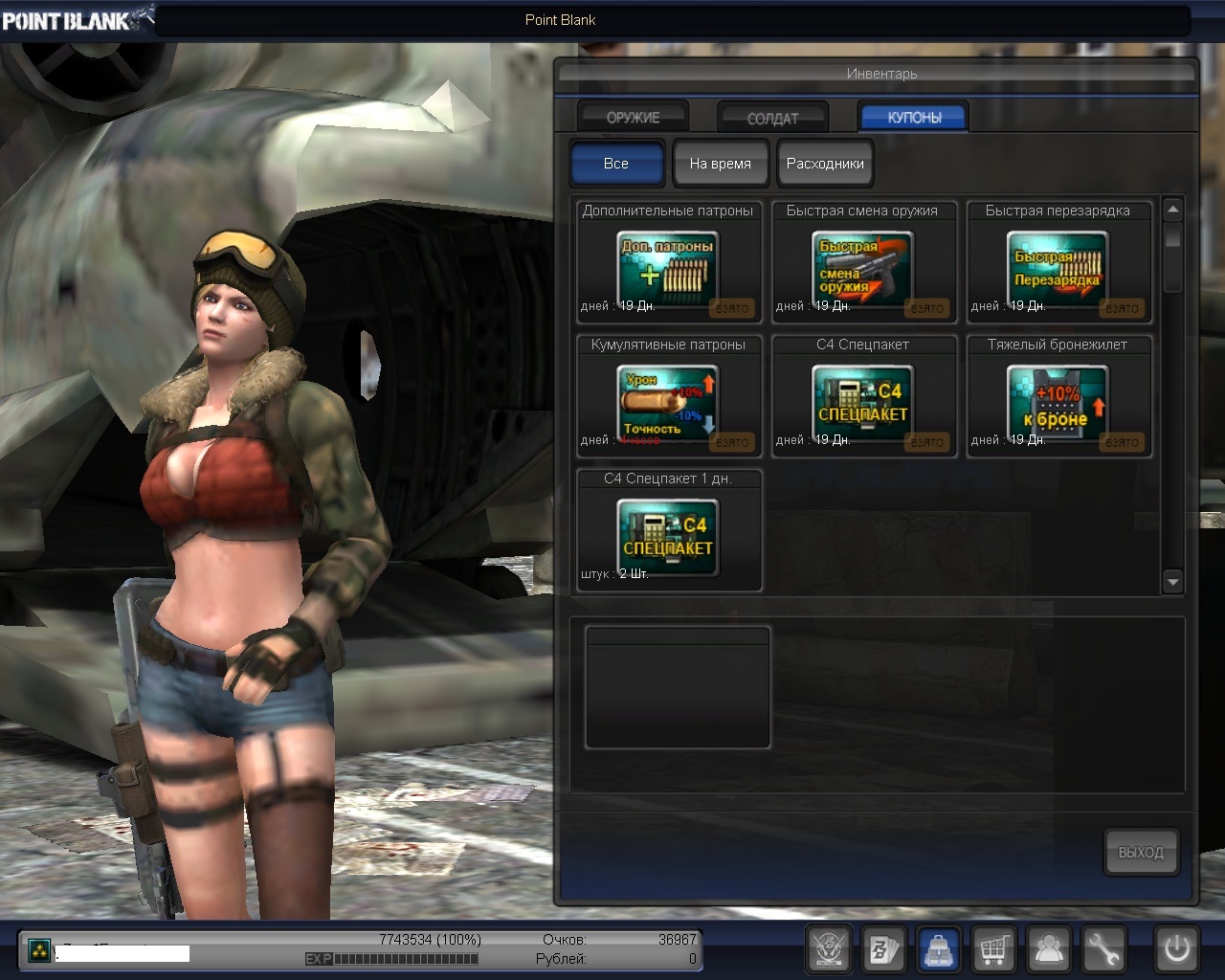This screenshot has width=1225, height=980.
Task: Select the Тяжелый бронежилет coupon
Action: coord(1058,403)
